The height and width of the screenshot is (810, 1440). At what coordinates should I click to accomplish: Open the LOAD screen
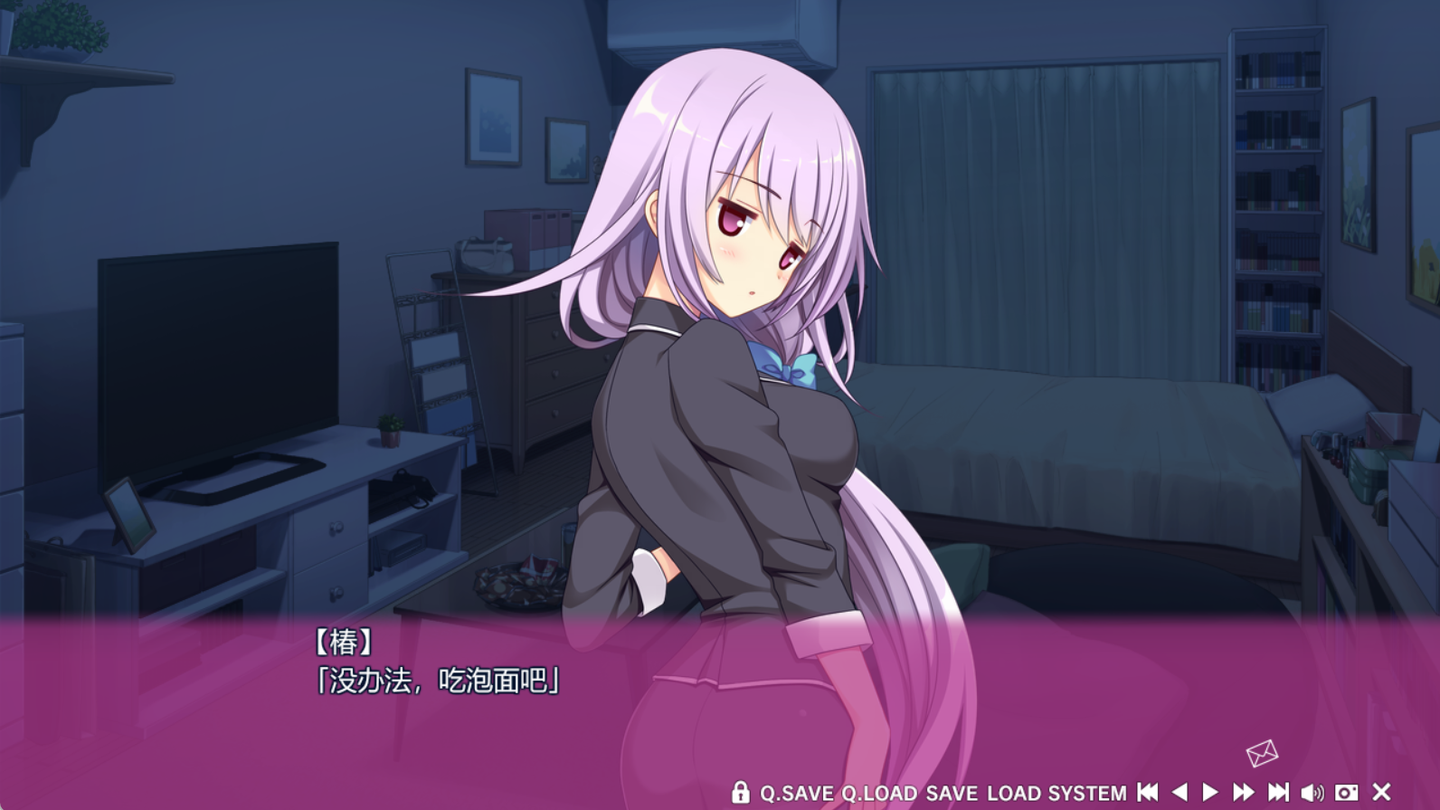(1020, 792)
